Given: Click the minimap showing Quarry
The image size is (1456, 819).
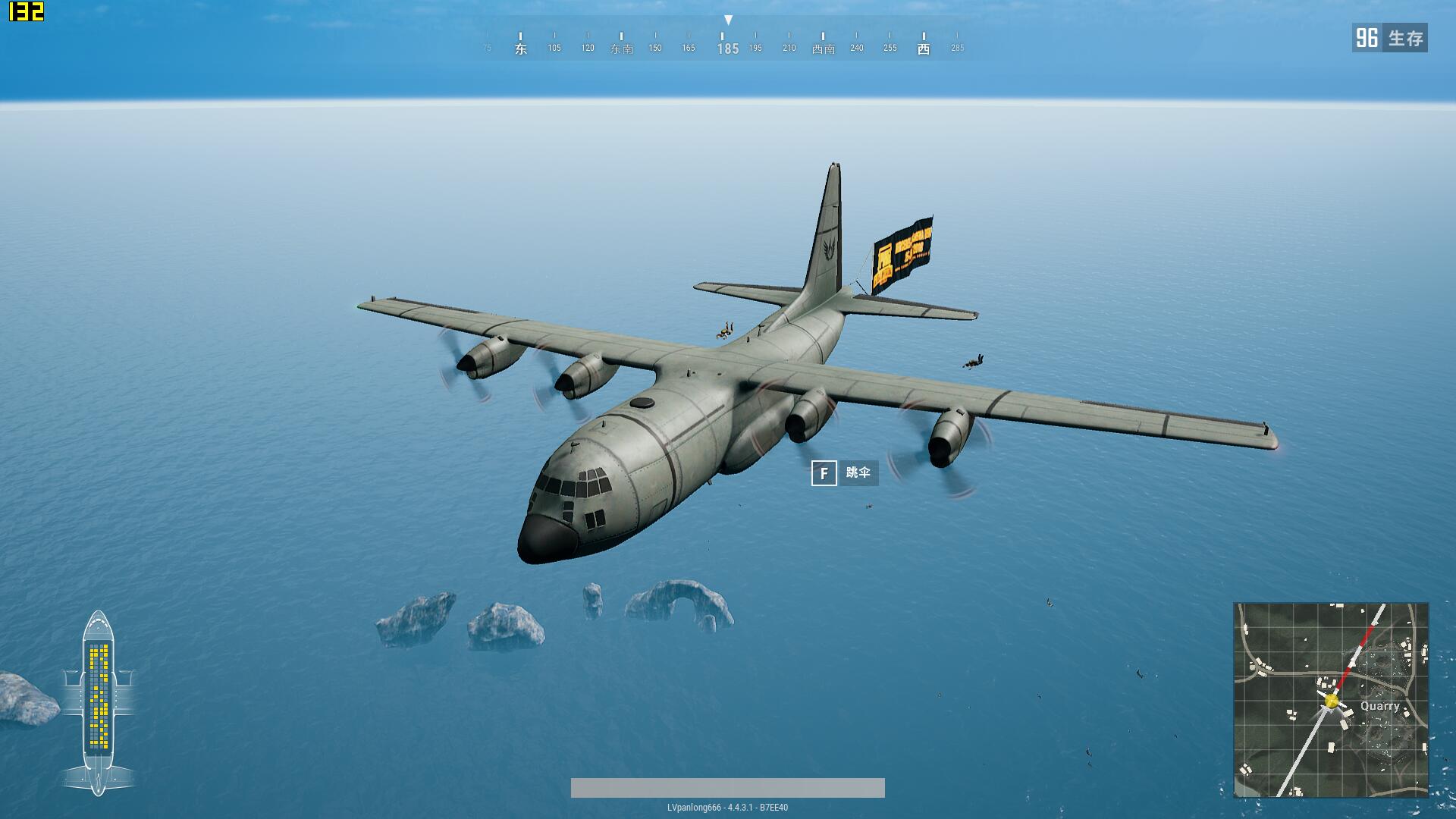Looking at the screenshot, I should coord(1331,700).
